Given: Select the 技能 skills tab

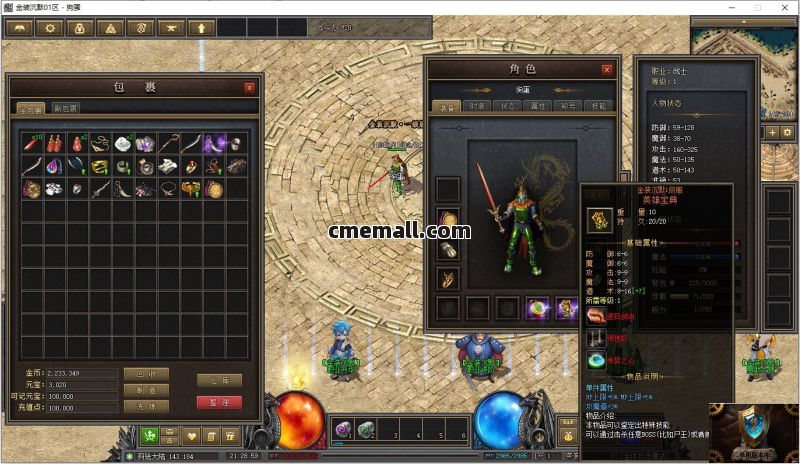Looking at the screenshot, I should (x=598, y=106).
